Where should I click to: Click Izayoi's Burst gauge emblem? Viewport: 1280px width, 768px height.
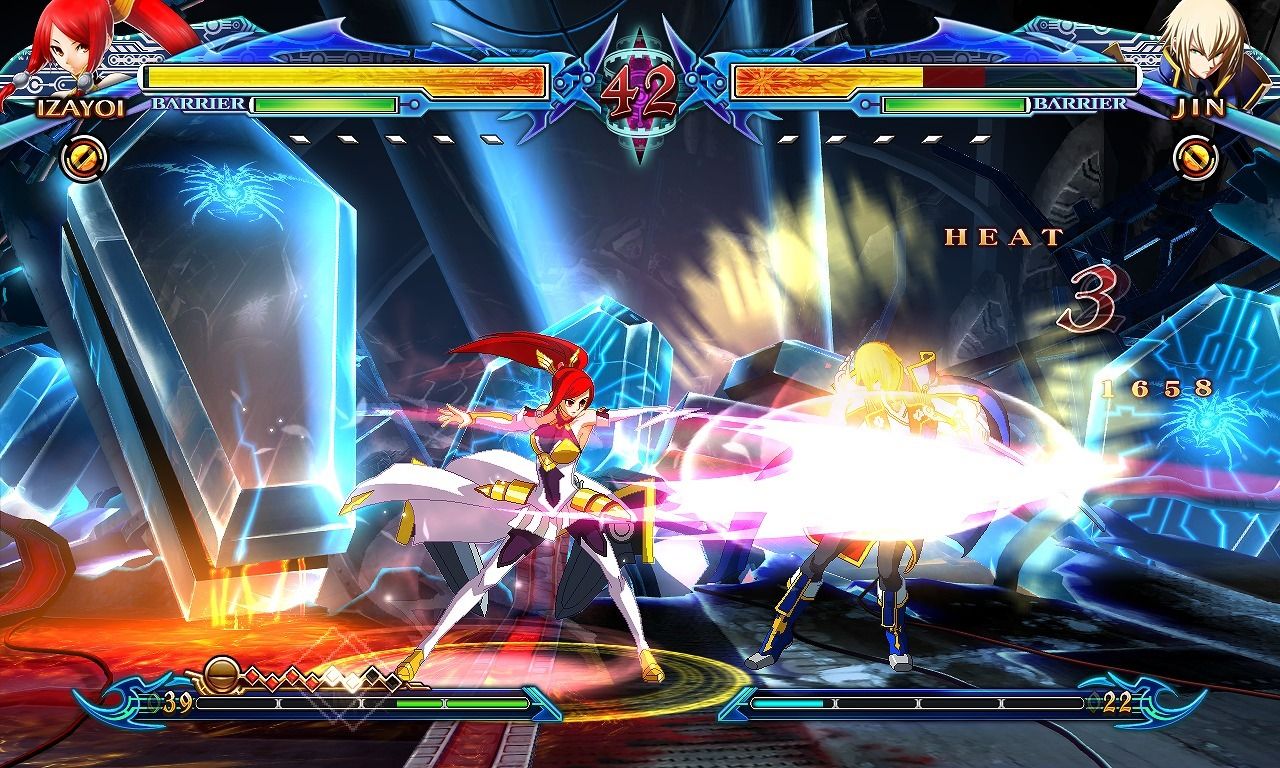click(85, 157)
